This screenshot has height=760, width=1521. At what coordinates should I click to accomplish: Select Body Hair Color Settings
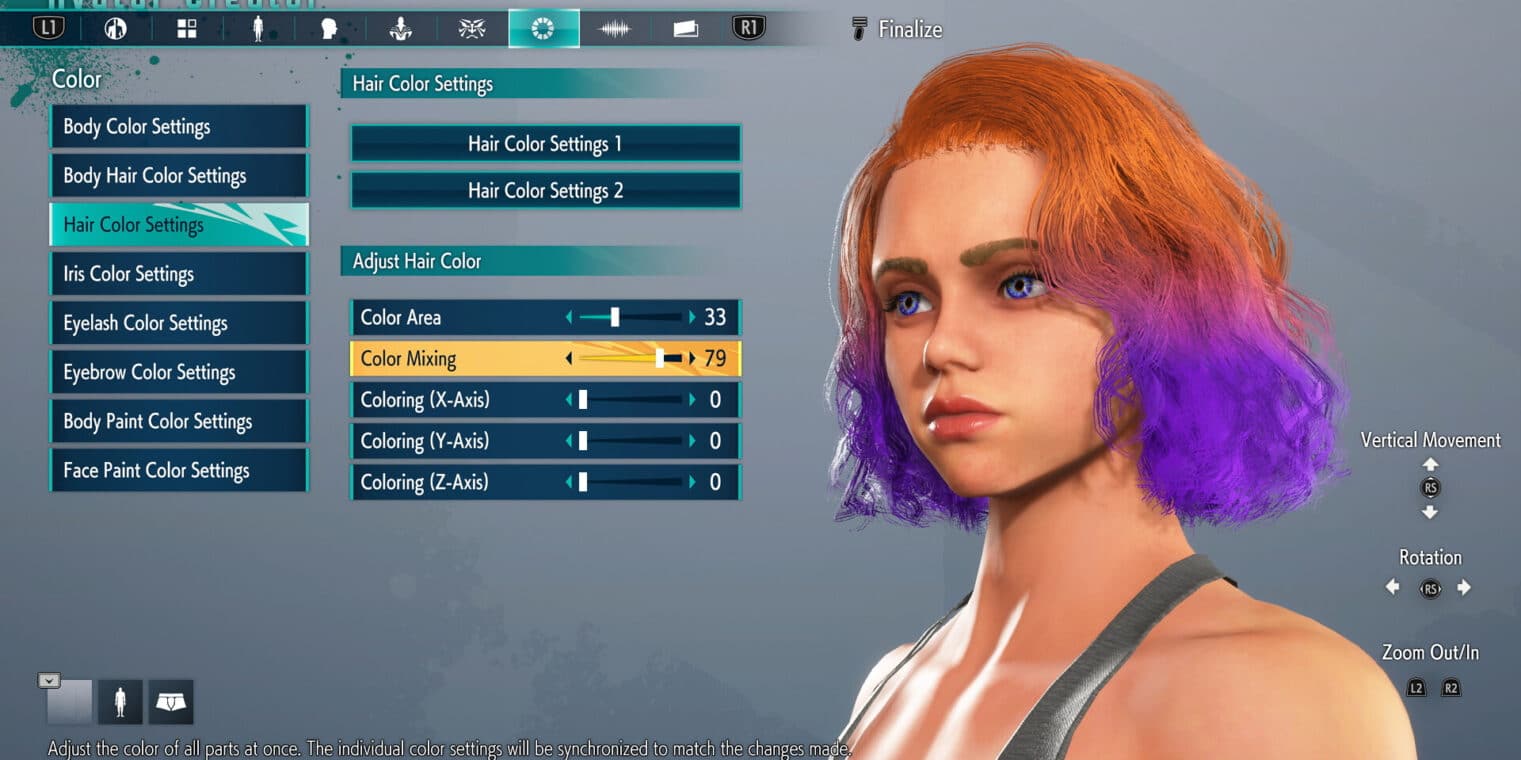(x=179, y=176)
